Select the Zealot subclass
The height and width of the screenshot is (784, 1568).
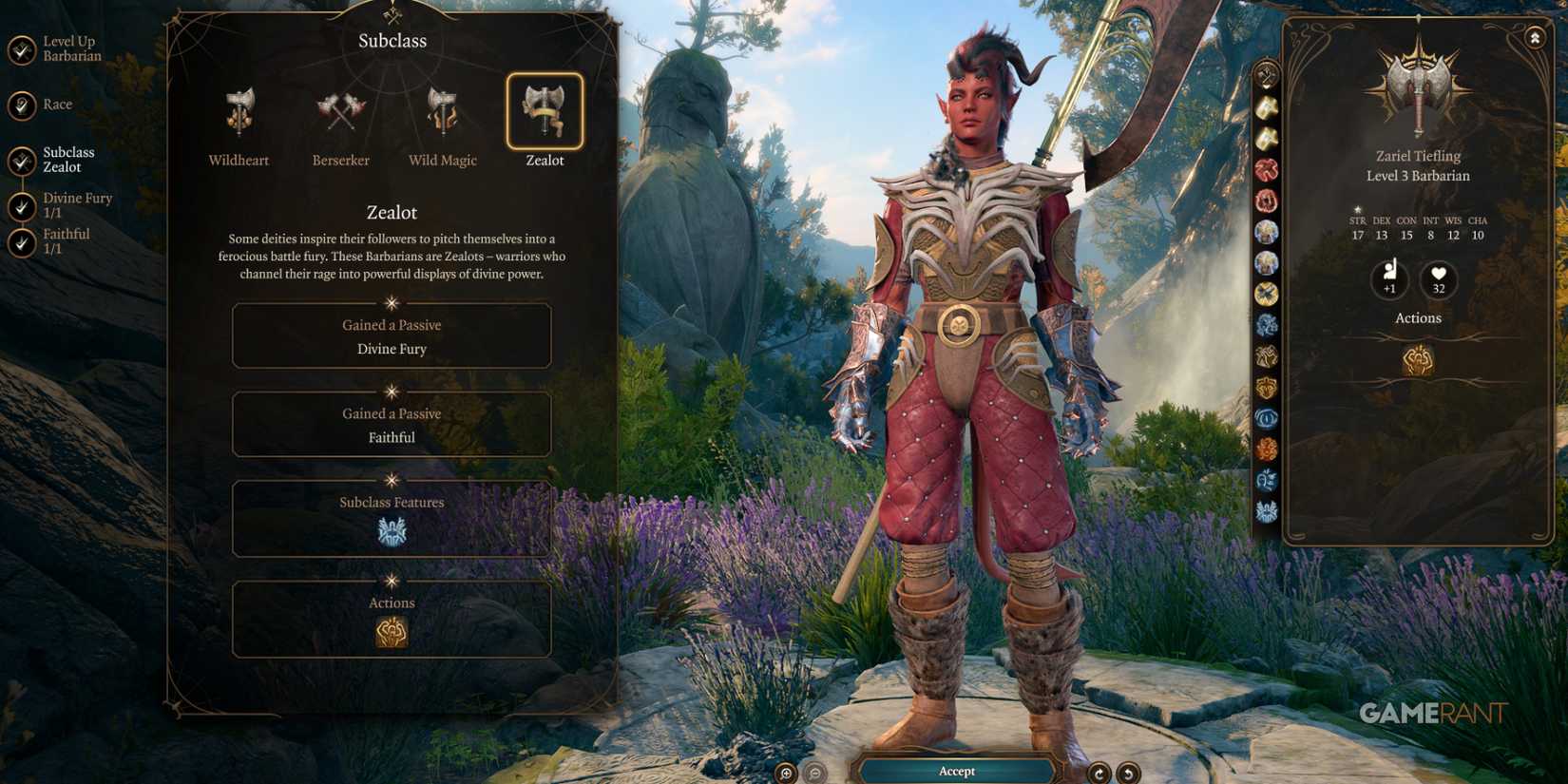click(x=545, y=112)
